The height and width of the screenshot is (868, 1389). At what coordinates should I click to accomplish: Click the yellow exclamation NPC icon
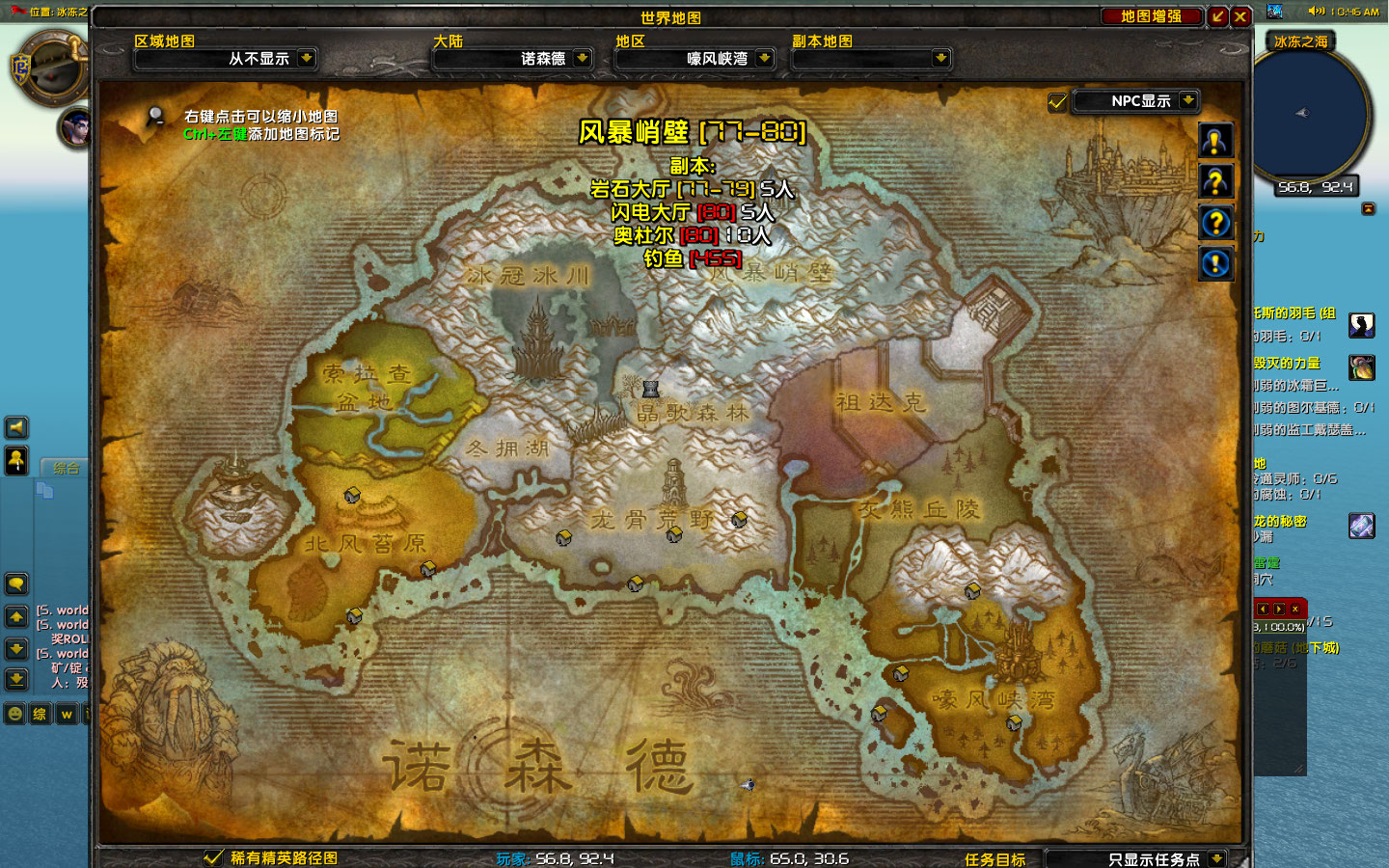tap(1215, 142)
